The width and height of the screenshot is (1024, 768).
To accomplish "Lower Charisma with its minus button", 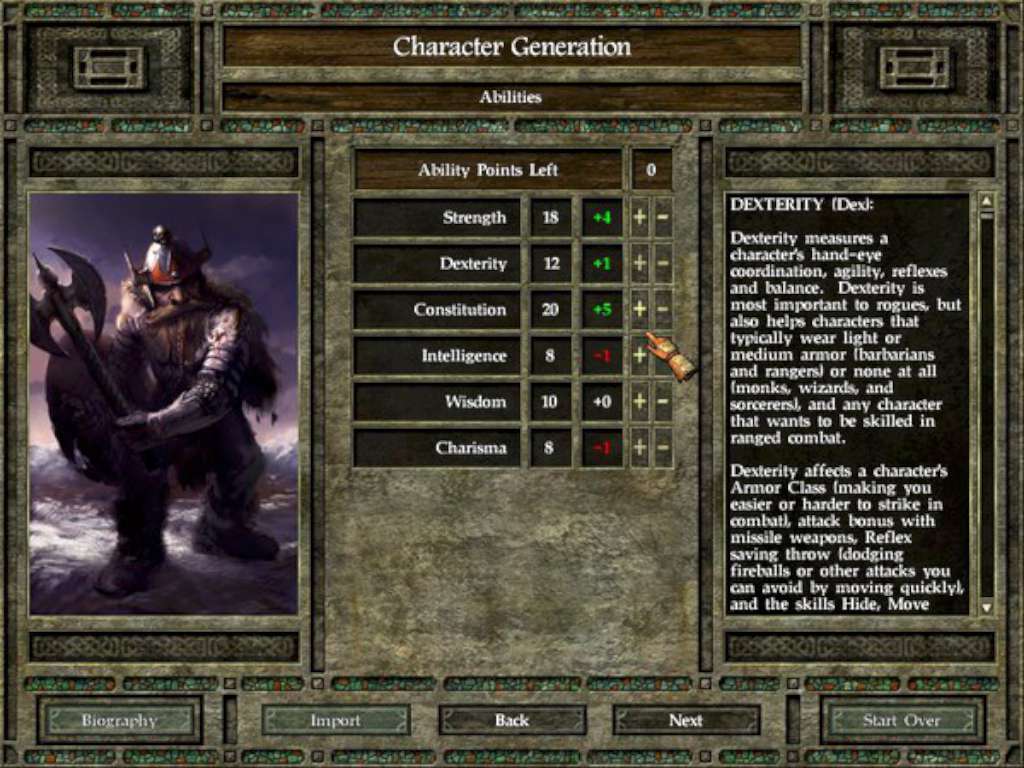I will pyautogui.click(x=662, y=448).
